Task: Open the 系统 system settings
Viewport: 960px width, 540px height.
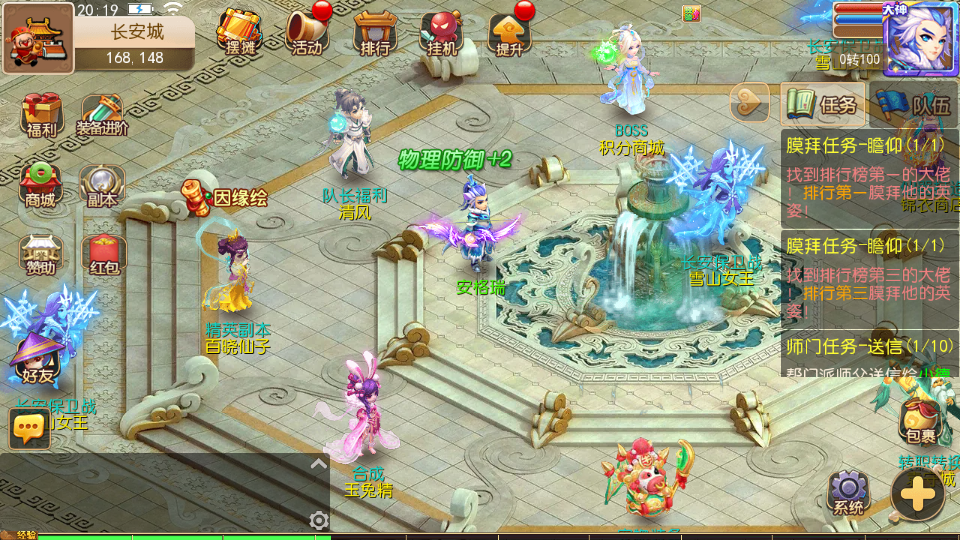Action: point(848,492)
